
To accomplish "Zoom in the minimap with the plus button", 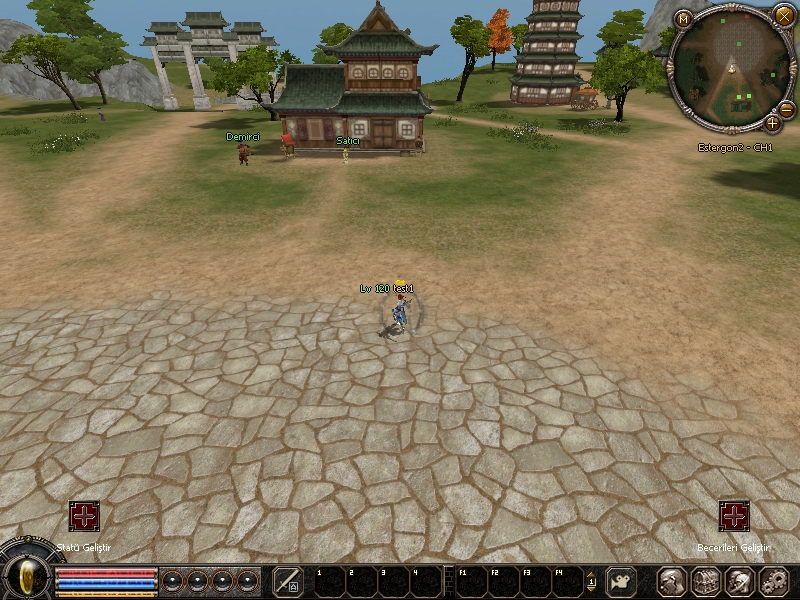I will 772,123.
